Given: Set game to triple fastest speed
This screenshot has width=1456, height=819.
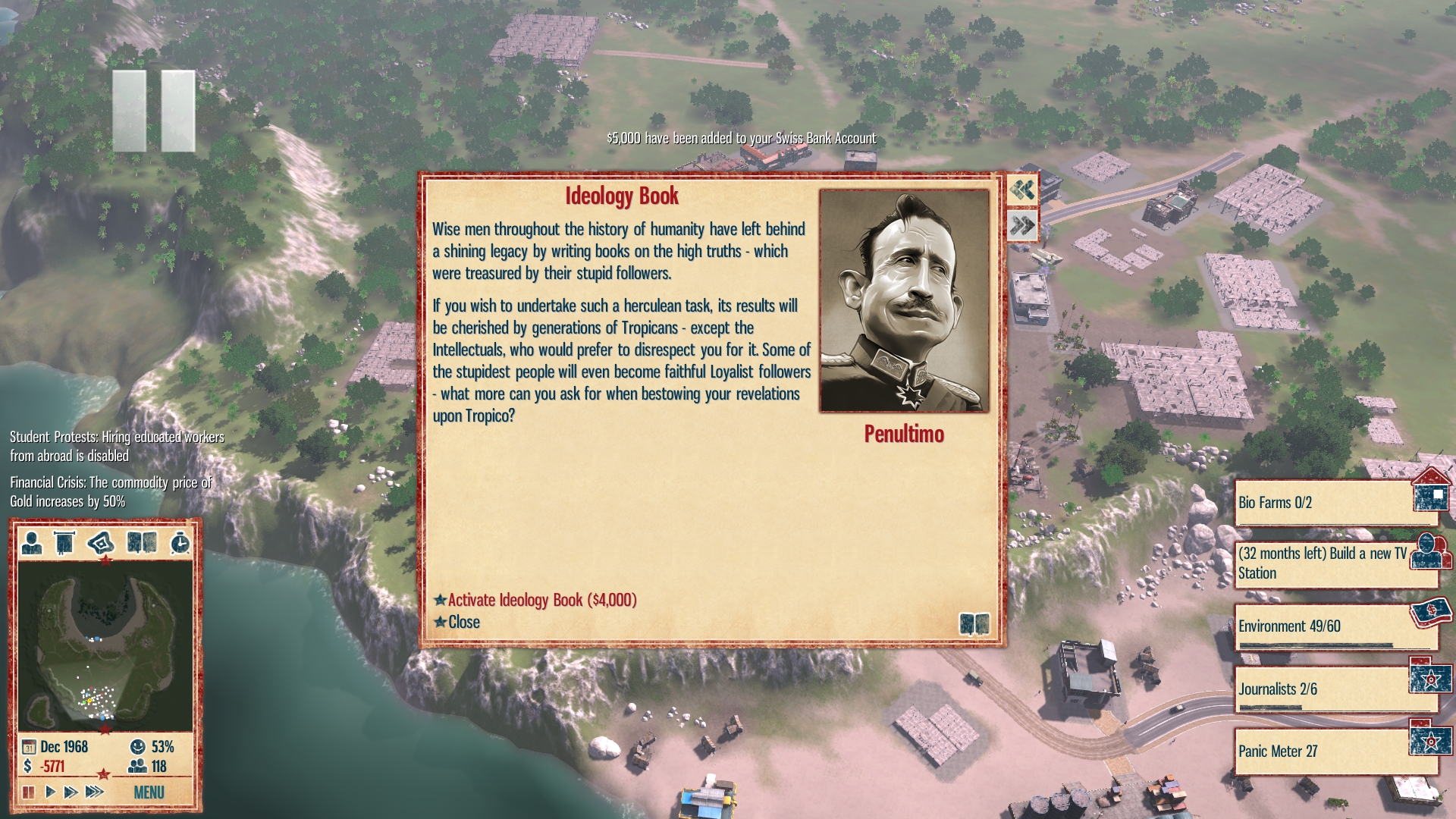Looking at the screenshot, I should (94, 792).
